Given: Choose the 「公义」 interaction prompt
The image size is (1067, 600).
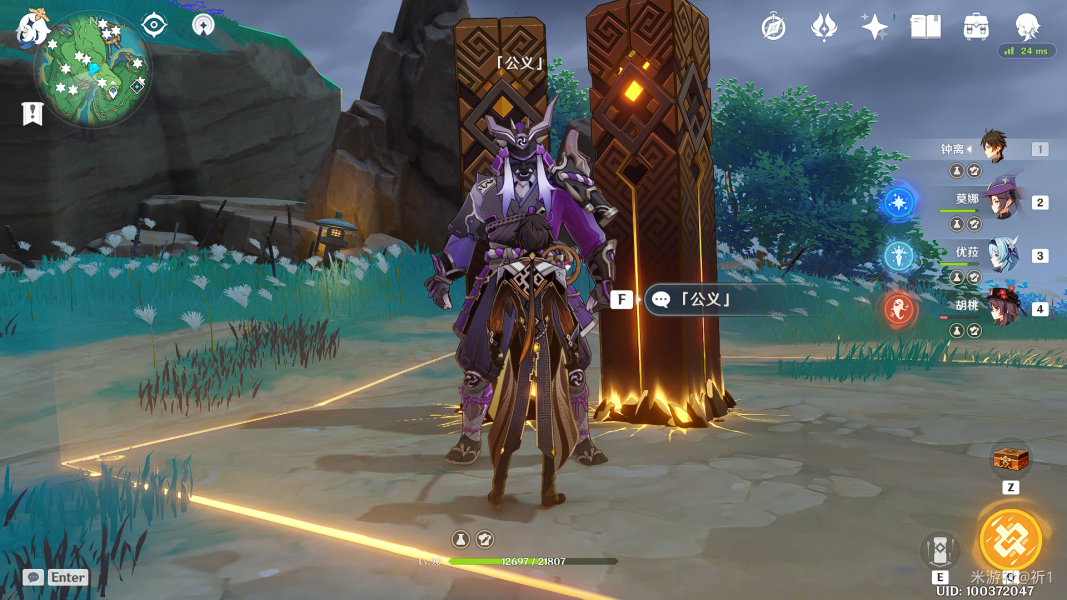Looking at the screenshot, I should 707,299.
